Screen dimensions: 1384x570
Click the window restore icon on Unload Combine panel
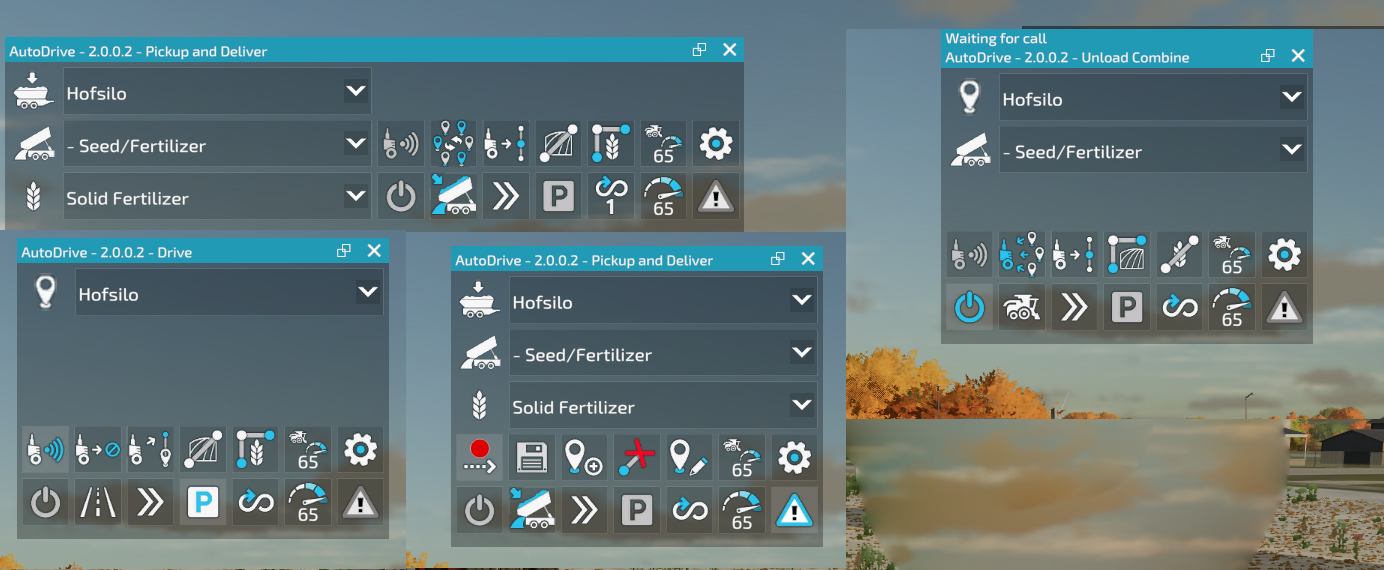1267,56
